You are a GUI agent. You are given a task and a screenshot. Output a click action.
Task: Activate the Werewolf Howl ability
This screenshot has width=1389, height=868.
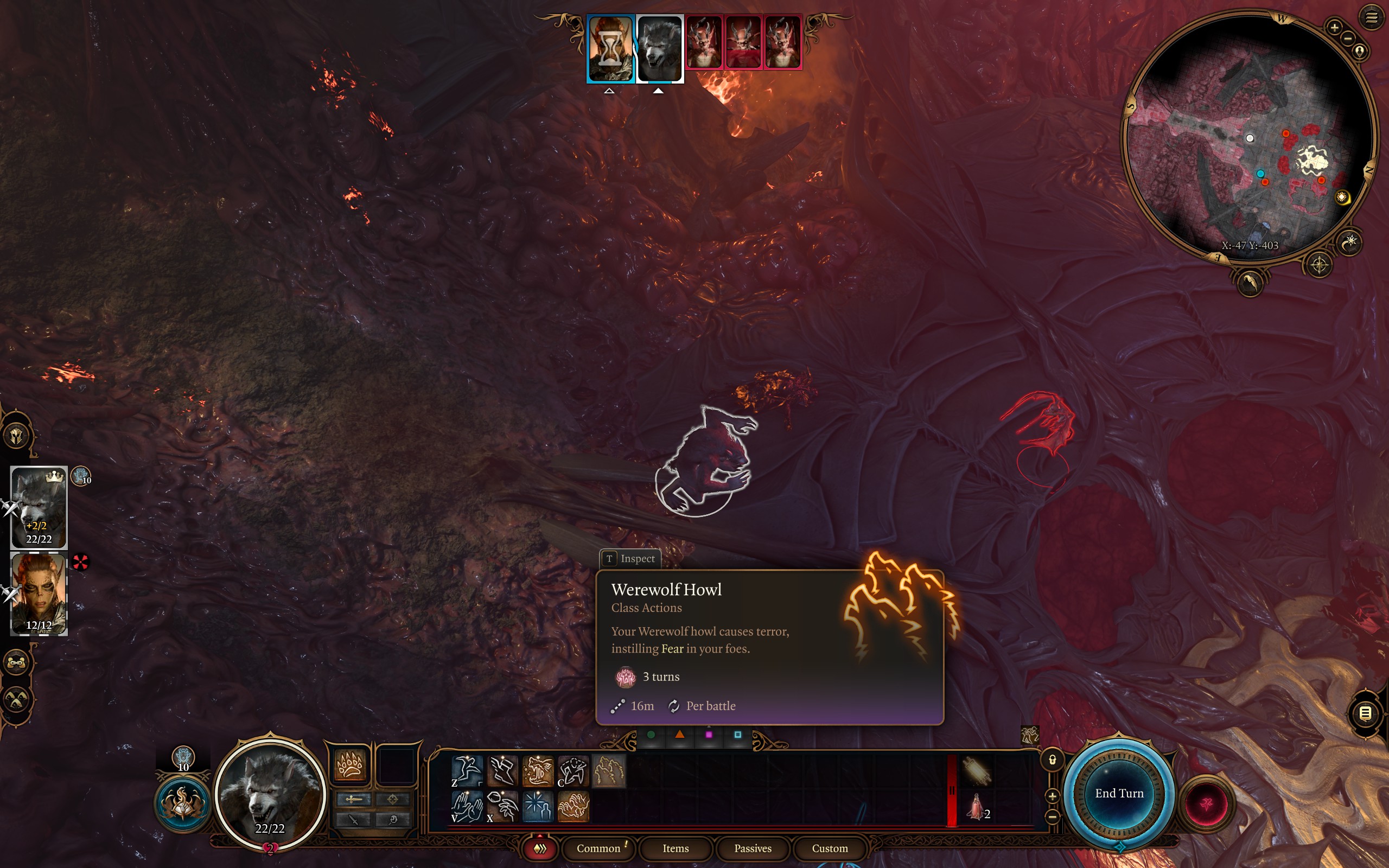608,770
